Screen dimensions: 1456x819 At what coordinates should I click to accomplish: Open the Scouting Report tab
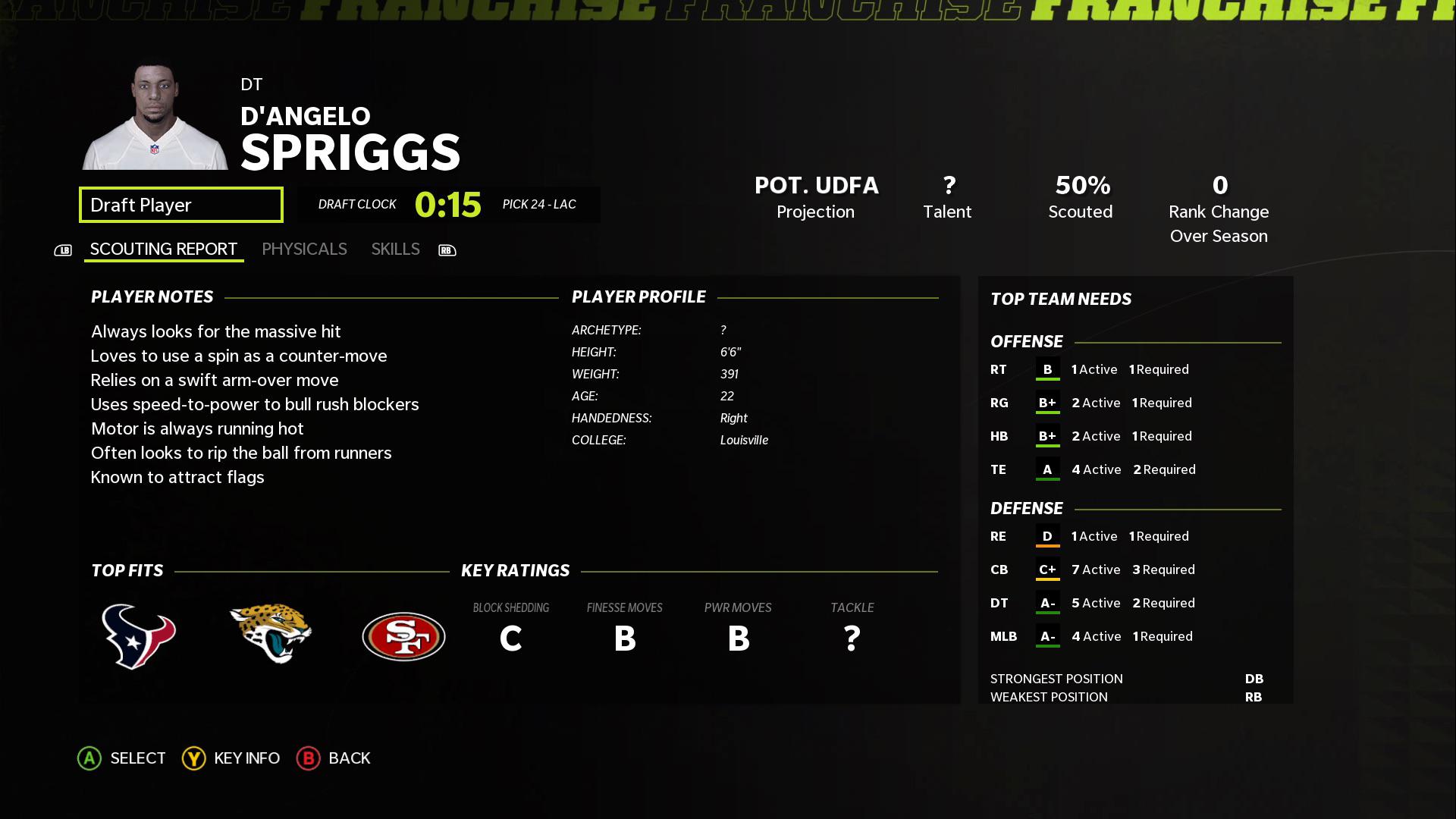click(164, 249)
